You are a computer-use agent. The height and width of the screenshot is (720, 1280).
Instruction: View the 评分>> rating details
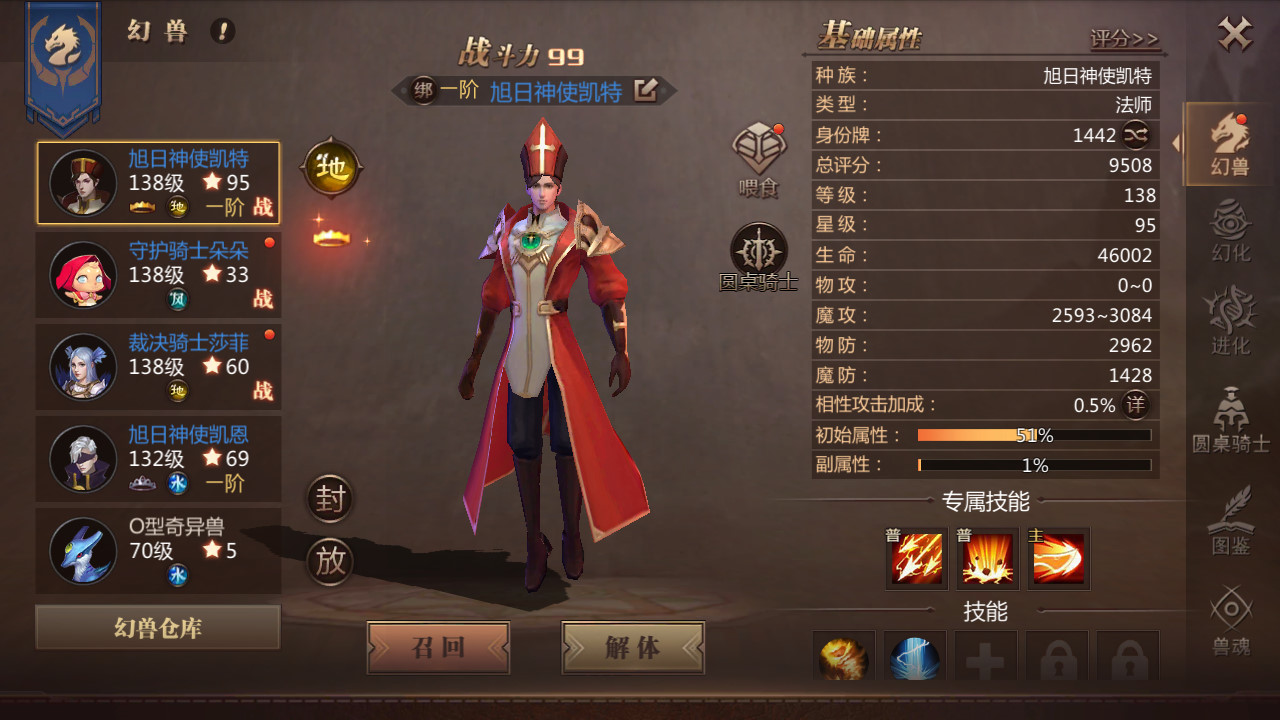[x=1124, y=39]
